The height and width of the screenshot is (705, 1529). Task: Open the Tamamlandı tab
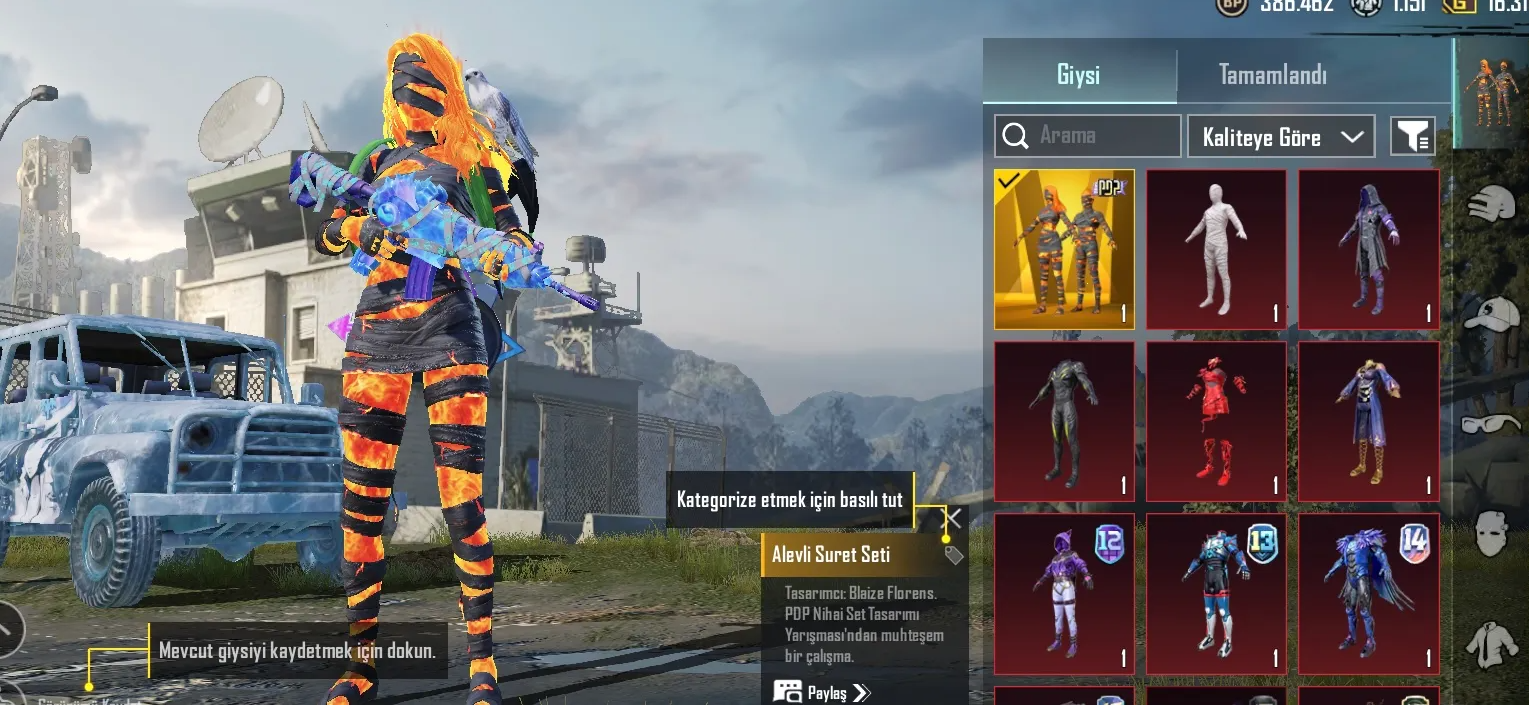pyautogui.click(x=1272, y=74)
